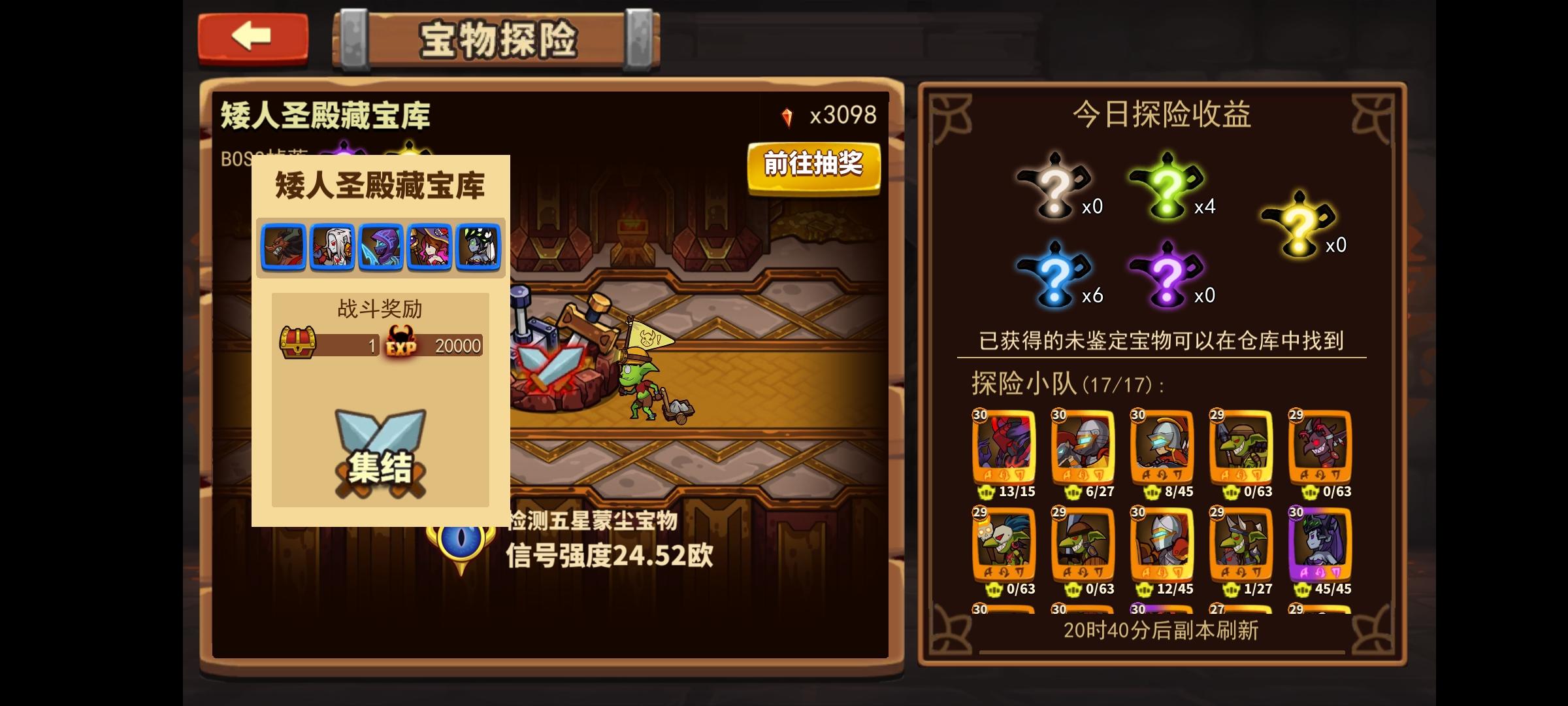Select the first demon hero portrait

pyautogui.click(x=286, y=247)
